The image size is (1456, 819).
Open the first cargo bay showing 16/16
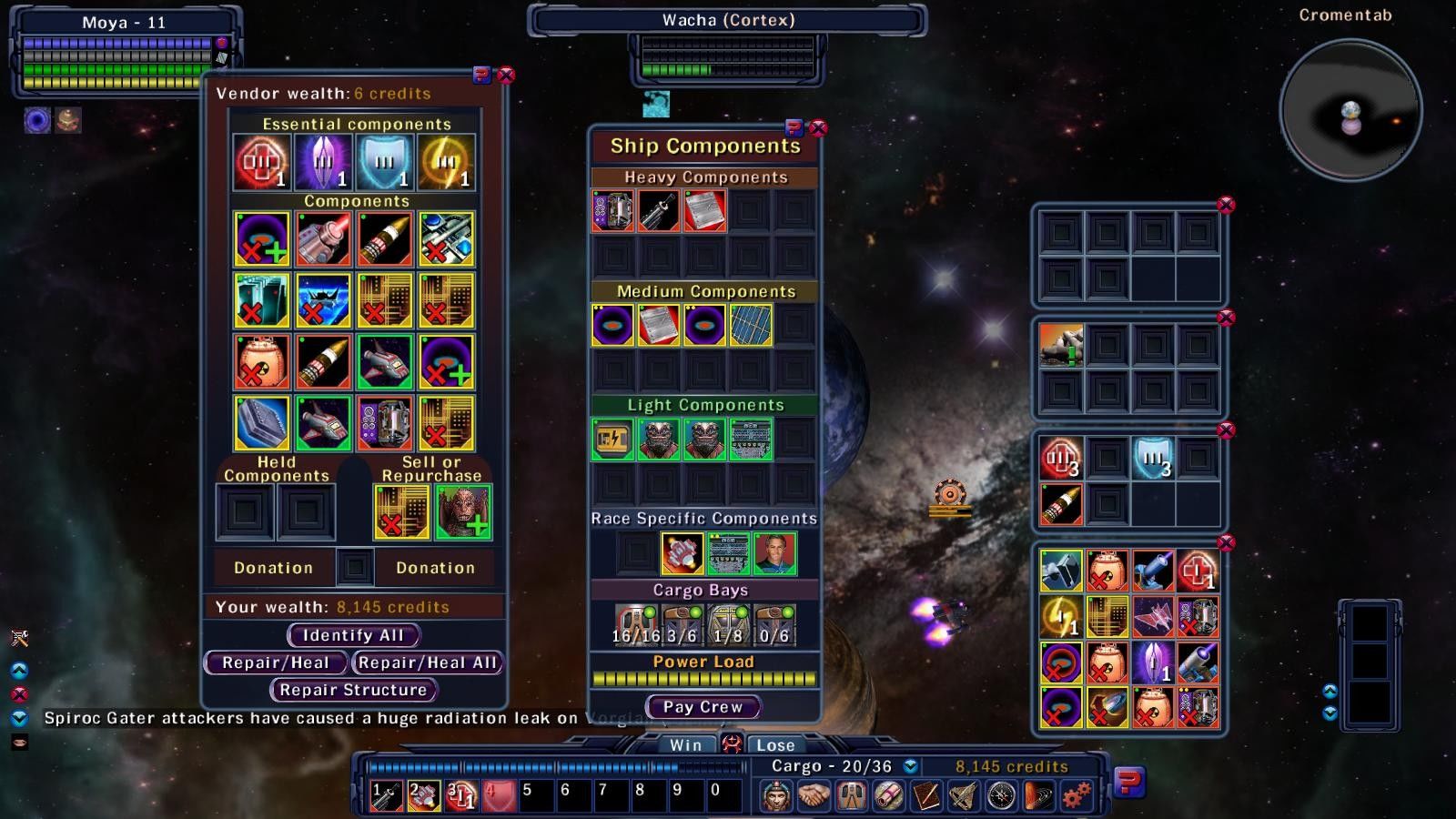click(634, 625)
